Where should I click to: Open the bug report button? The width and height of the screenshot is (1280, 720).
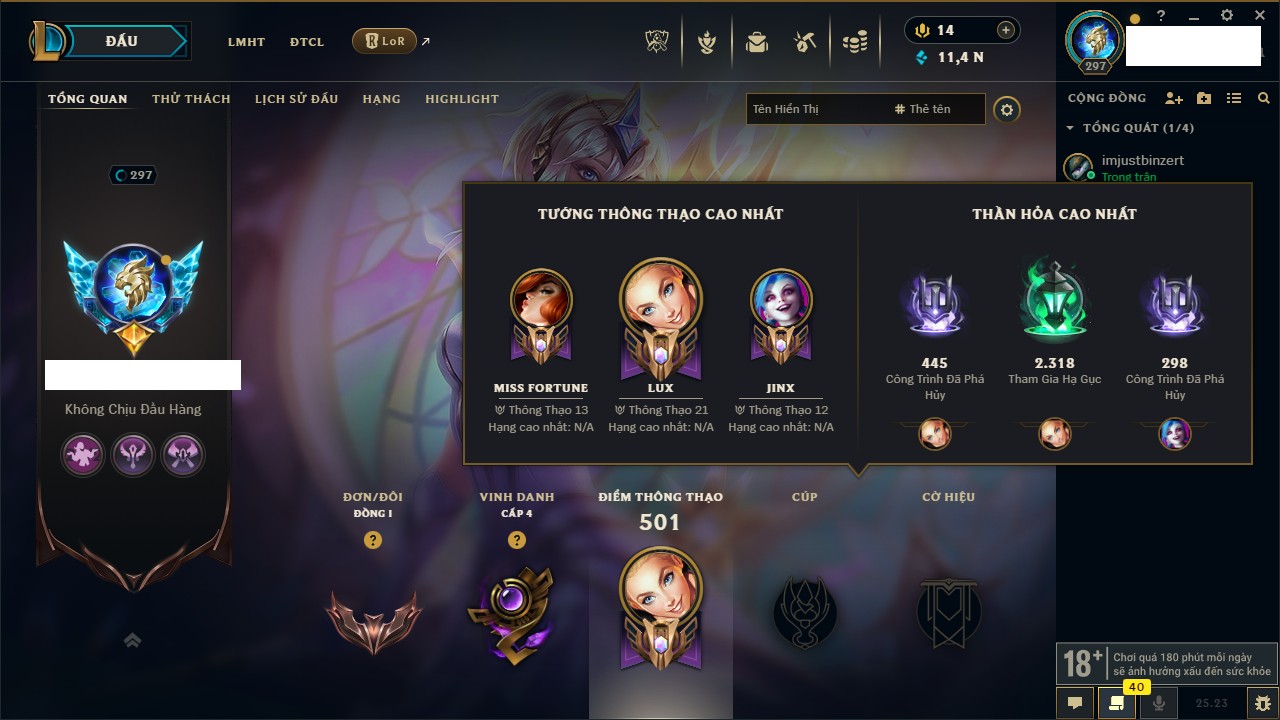1262,703
